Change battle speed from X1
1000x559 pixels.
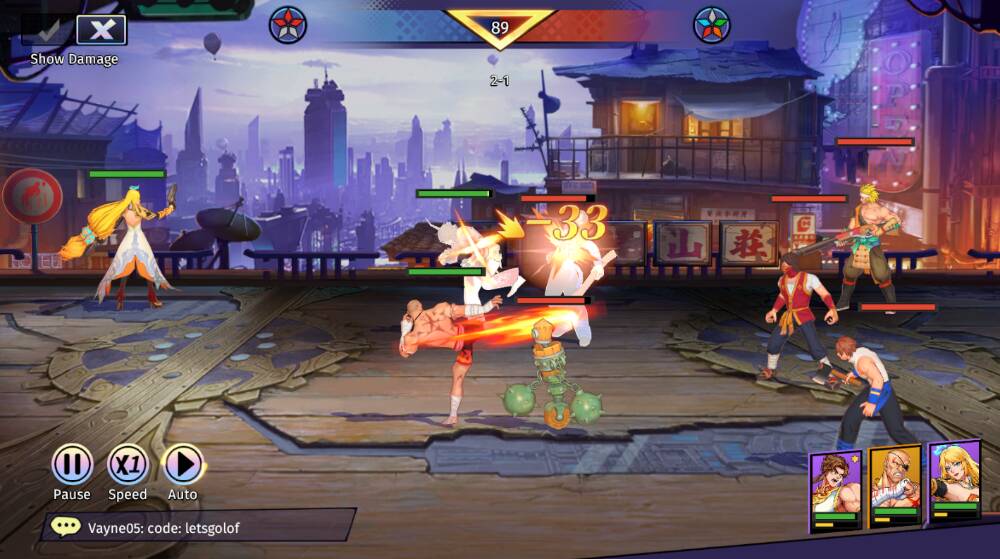pos(127,465)
